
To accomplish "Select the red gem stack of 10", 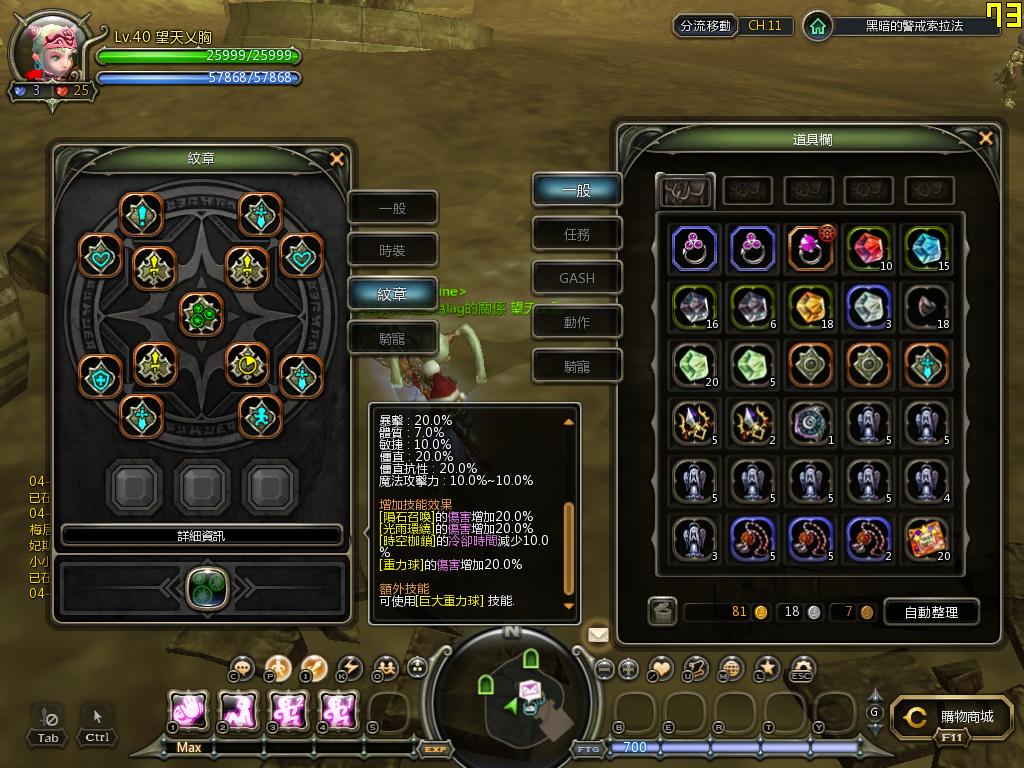I will (869, 248).
